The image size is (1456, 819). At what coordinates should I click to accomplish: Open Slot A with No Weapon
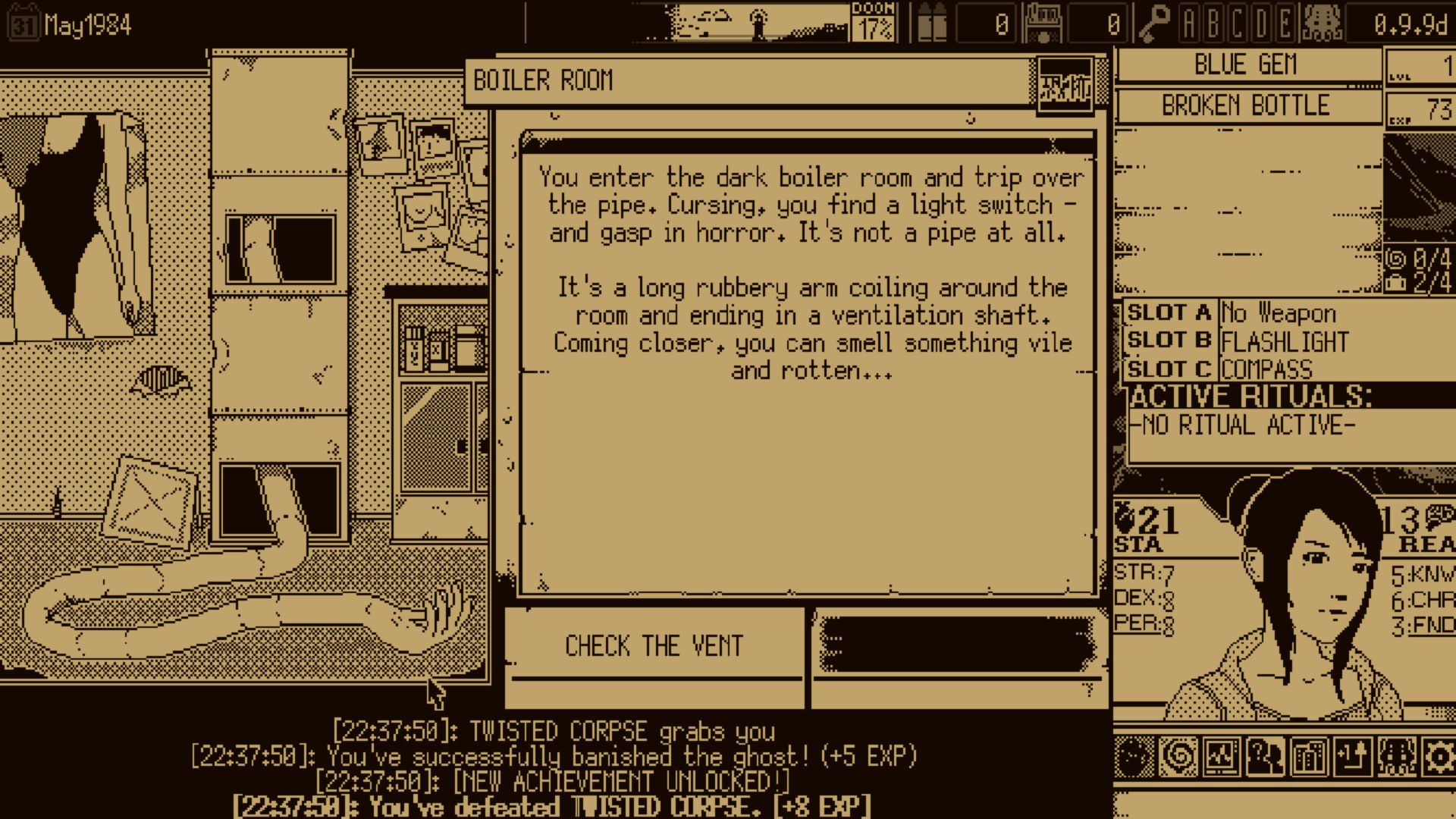[1279, 312]
